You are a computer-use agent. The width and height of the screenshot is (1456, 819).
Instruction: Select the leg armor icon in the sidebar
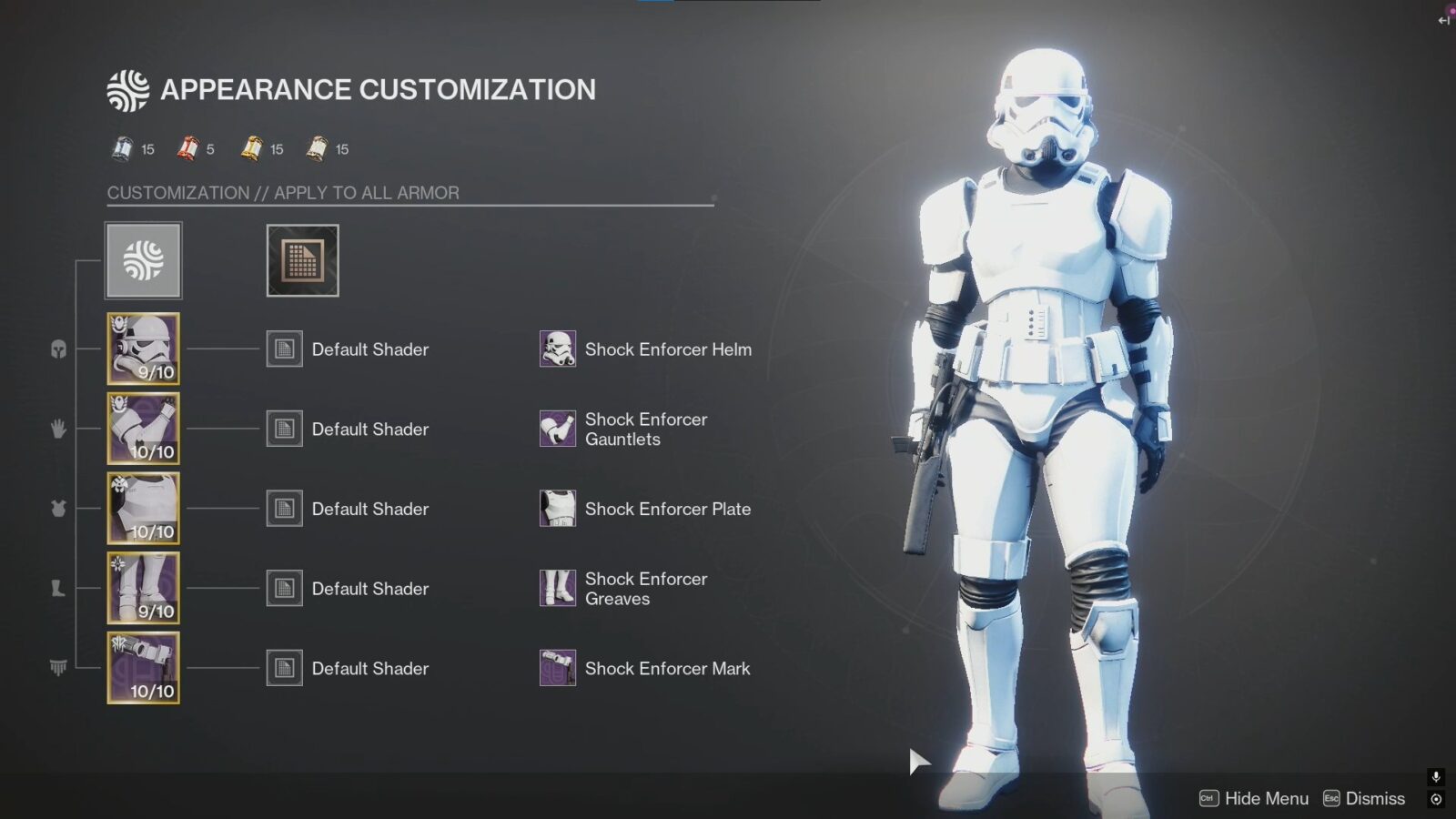click(57, 589)
